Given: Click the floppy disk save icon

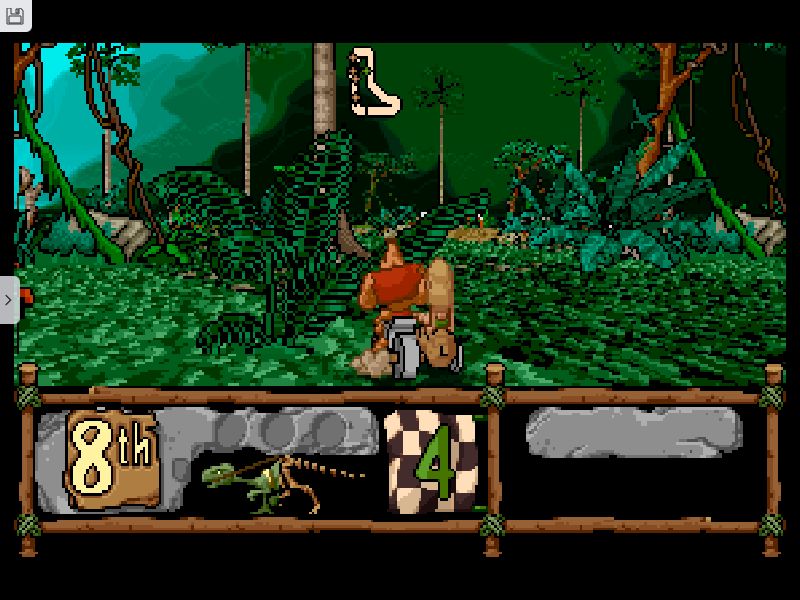Looking at the screenshot, I should pos(15,16).
